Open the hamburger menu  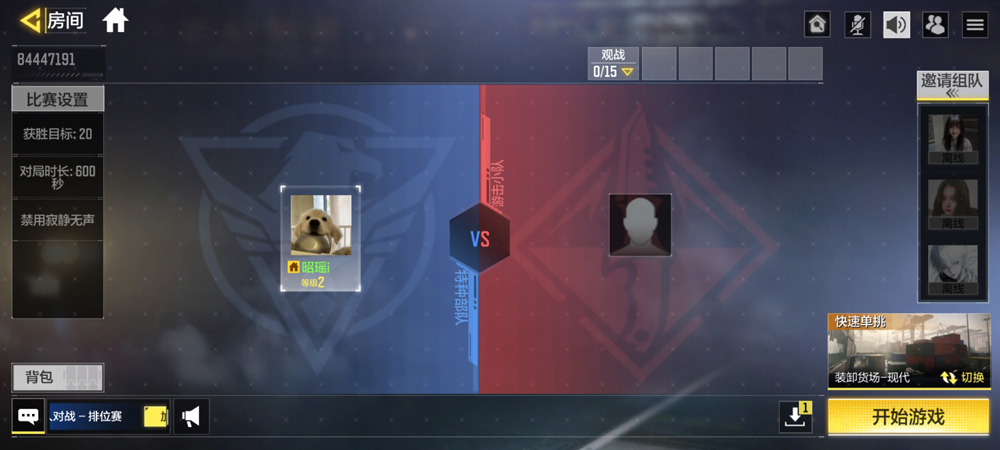[975, 25]
